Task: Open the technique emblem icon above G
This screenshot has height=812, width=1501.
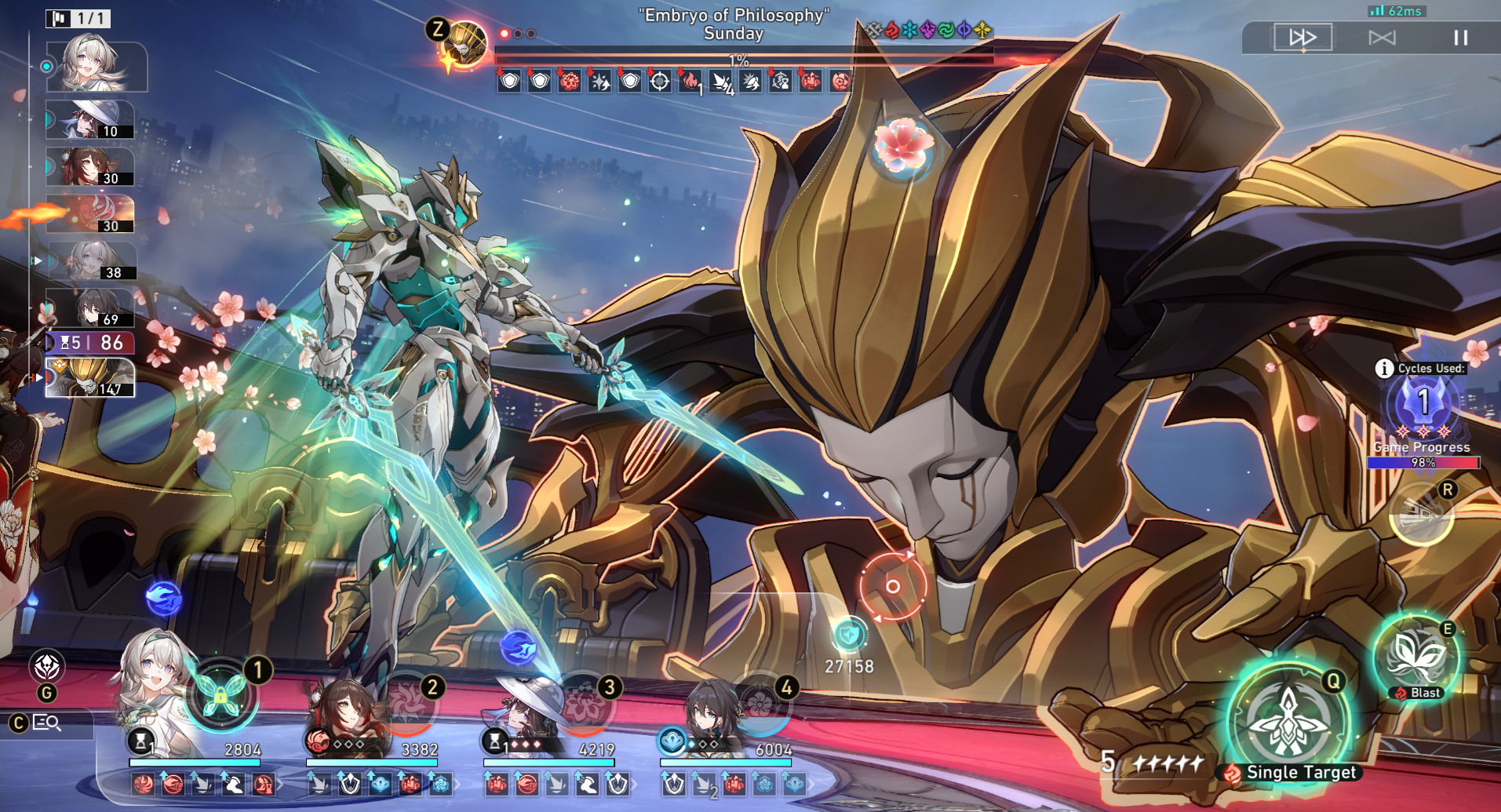Action: (47, 667)
